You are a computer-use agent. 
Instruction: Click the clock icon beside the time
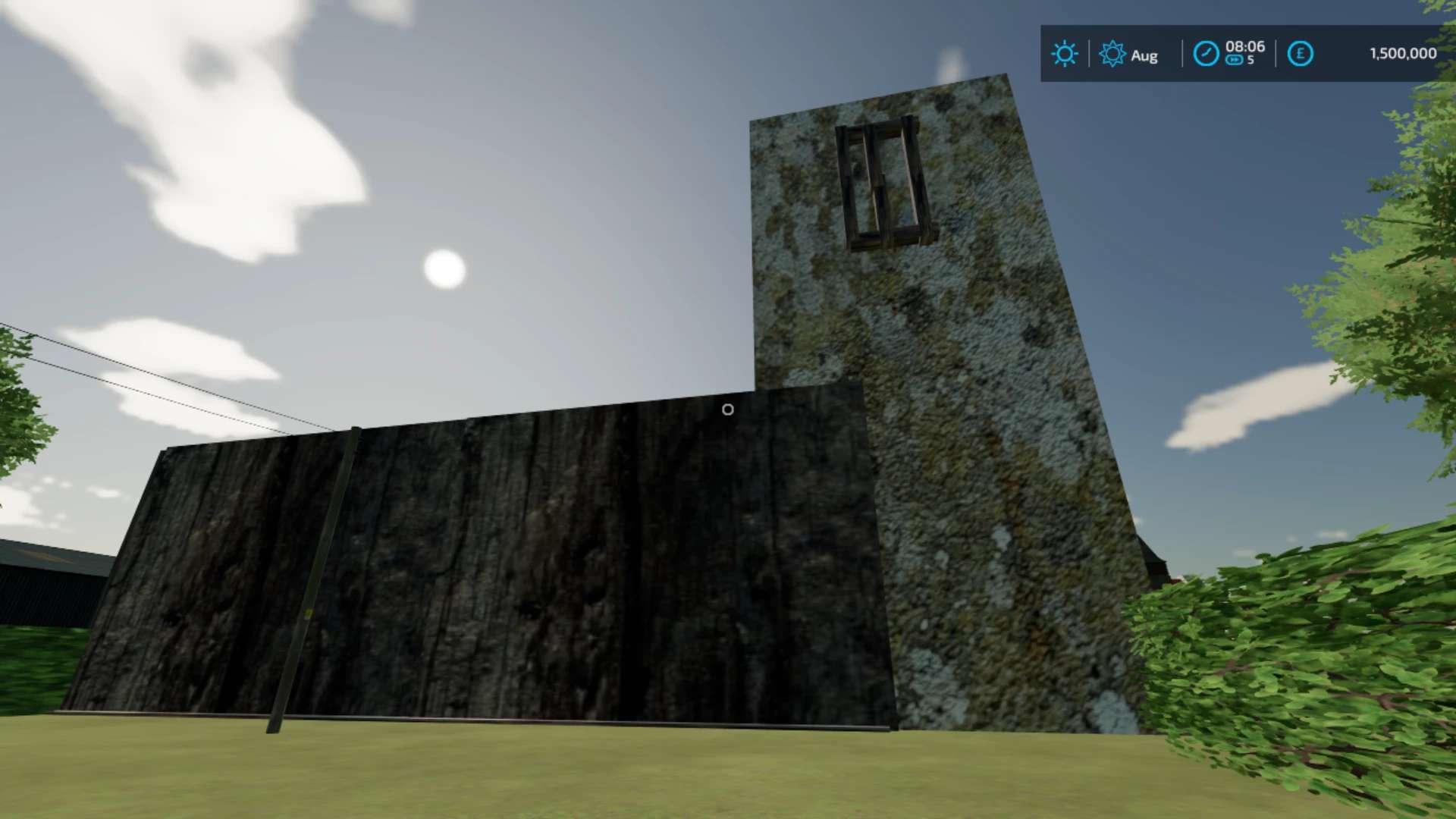pyautogui.click(x=1206, y=54)
